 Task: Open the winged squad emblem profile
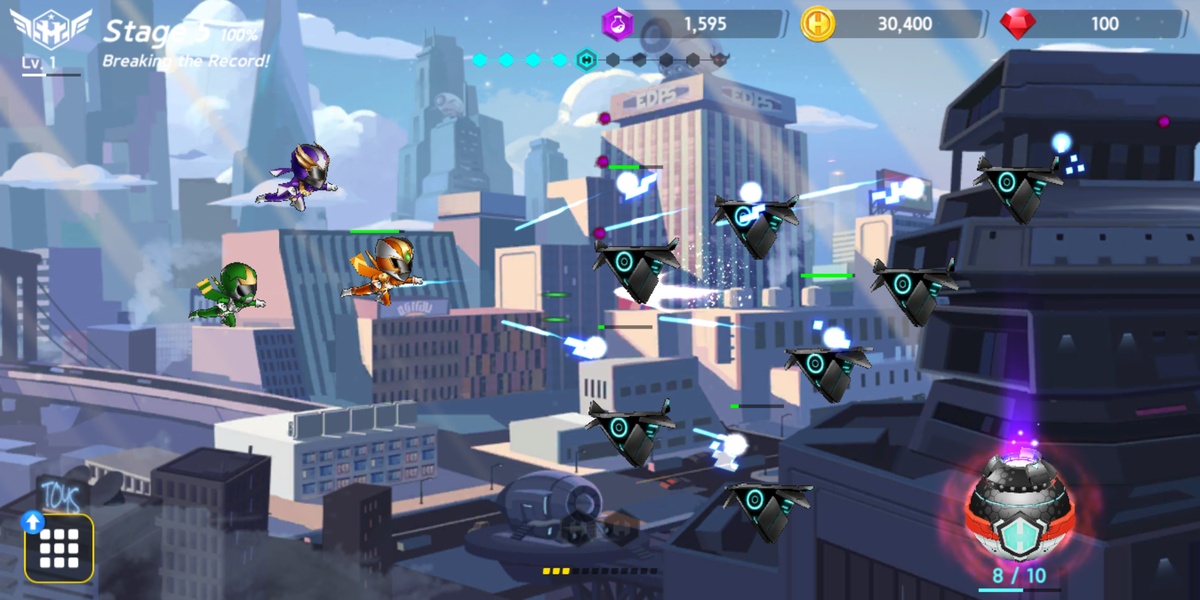[50, 30]
